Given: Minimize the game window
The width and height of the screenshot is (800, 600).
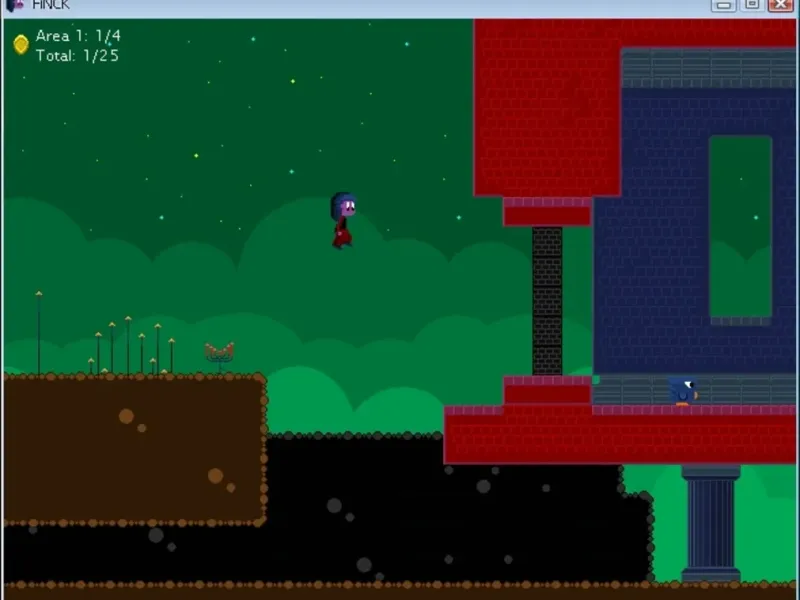Looking at the screenshot, I should (x=723, y=5).
